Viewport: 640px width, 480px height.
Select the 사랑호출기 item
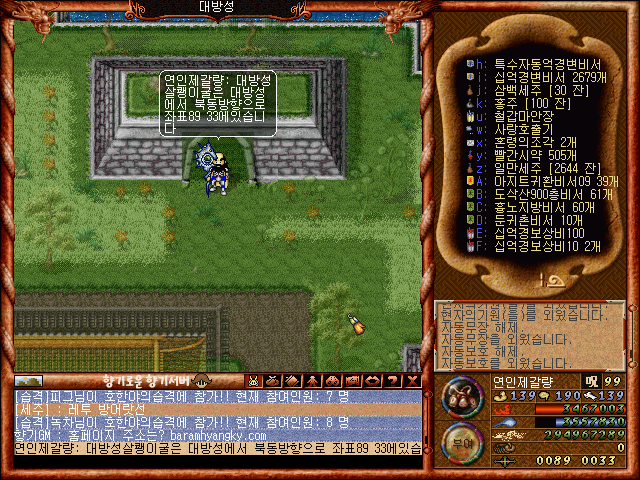520,128
